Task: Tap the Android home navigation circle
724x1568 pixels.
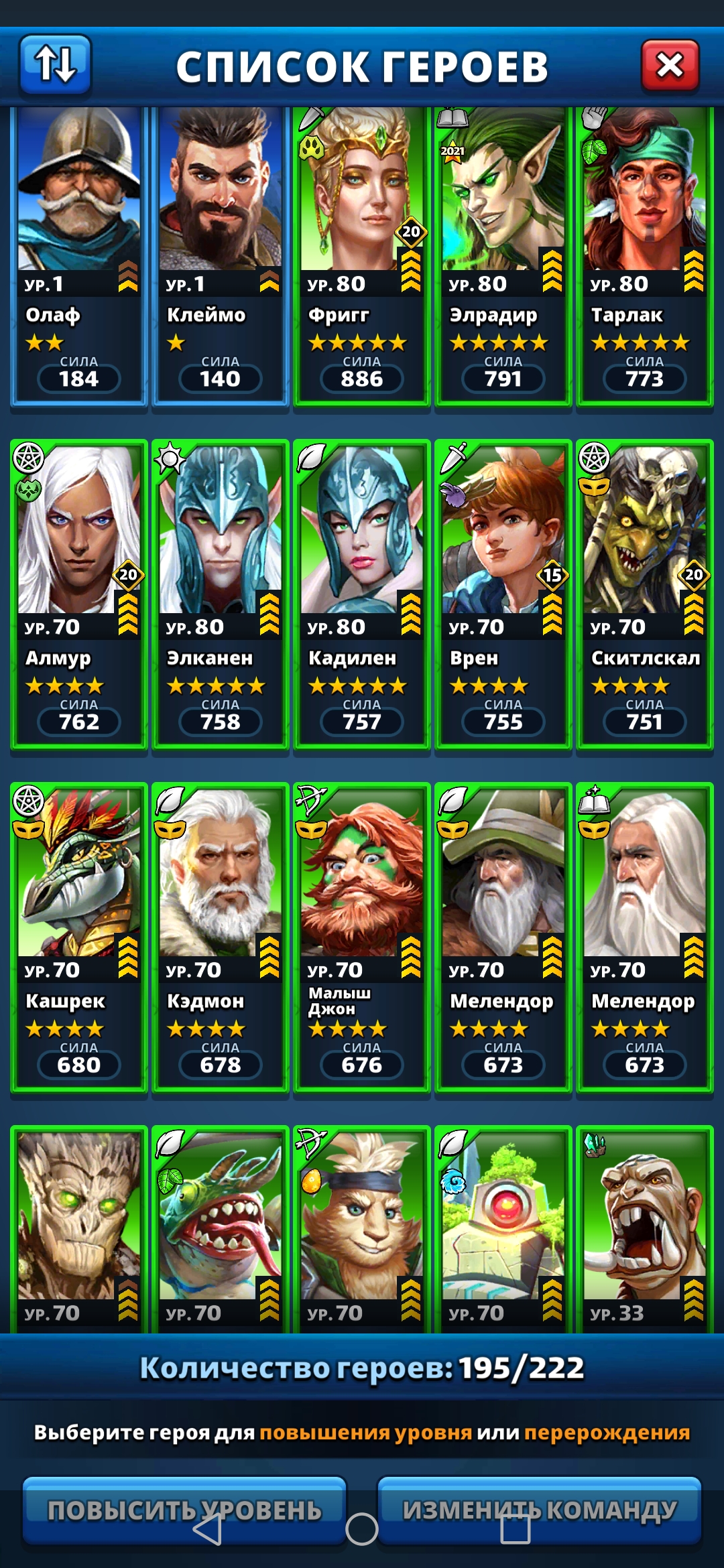Action: tap(362, 1529)
